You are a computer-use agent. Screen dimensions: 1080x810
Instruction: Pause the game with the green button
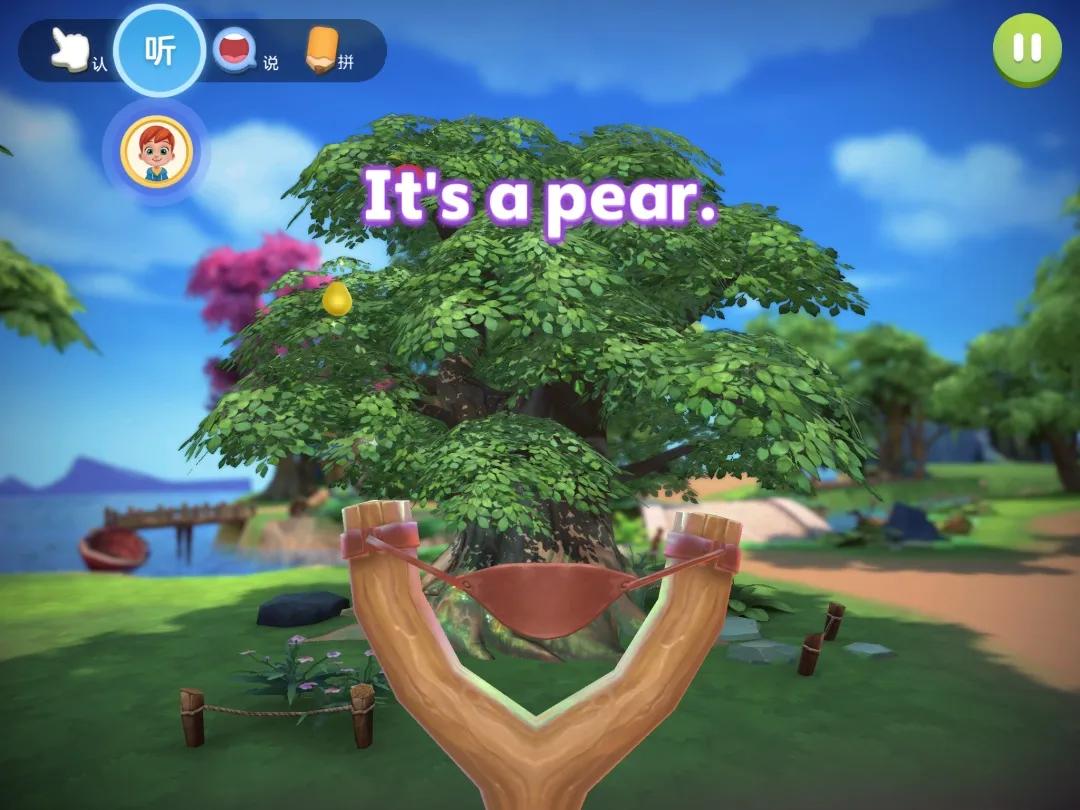pos(1026,48)
